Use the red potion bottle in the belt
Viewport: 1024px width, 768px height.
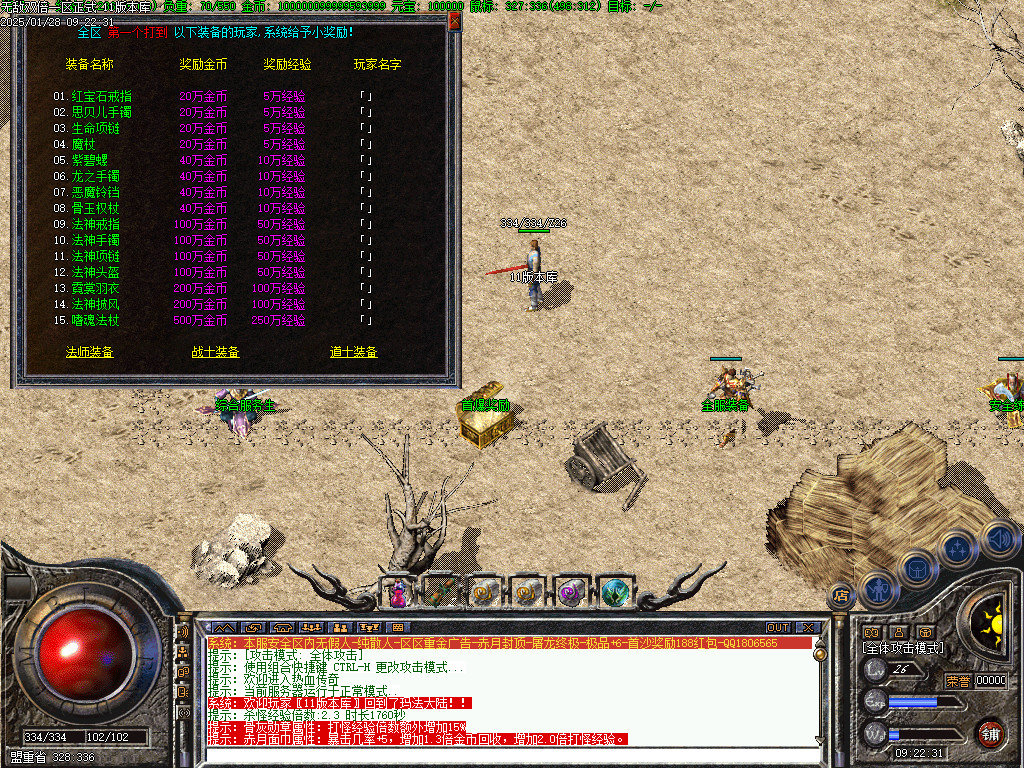399,593
